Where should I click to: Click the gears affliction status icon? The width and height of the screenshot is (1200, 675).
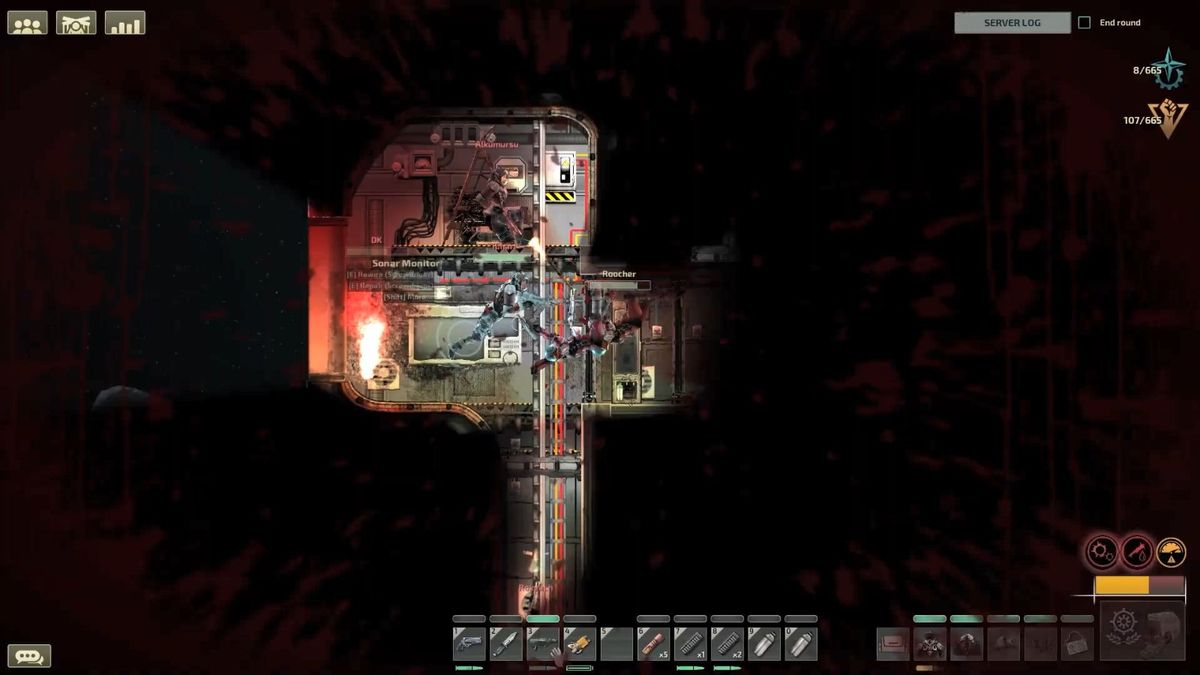point(1103,551)
